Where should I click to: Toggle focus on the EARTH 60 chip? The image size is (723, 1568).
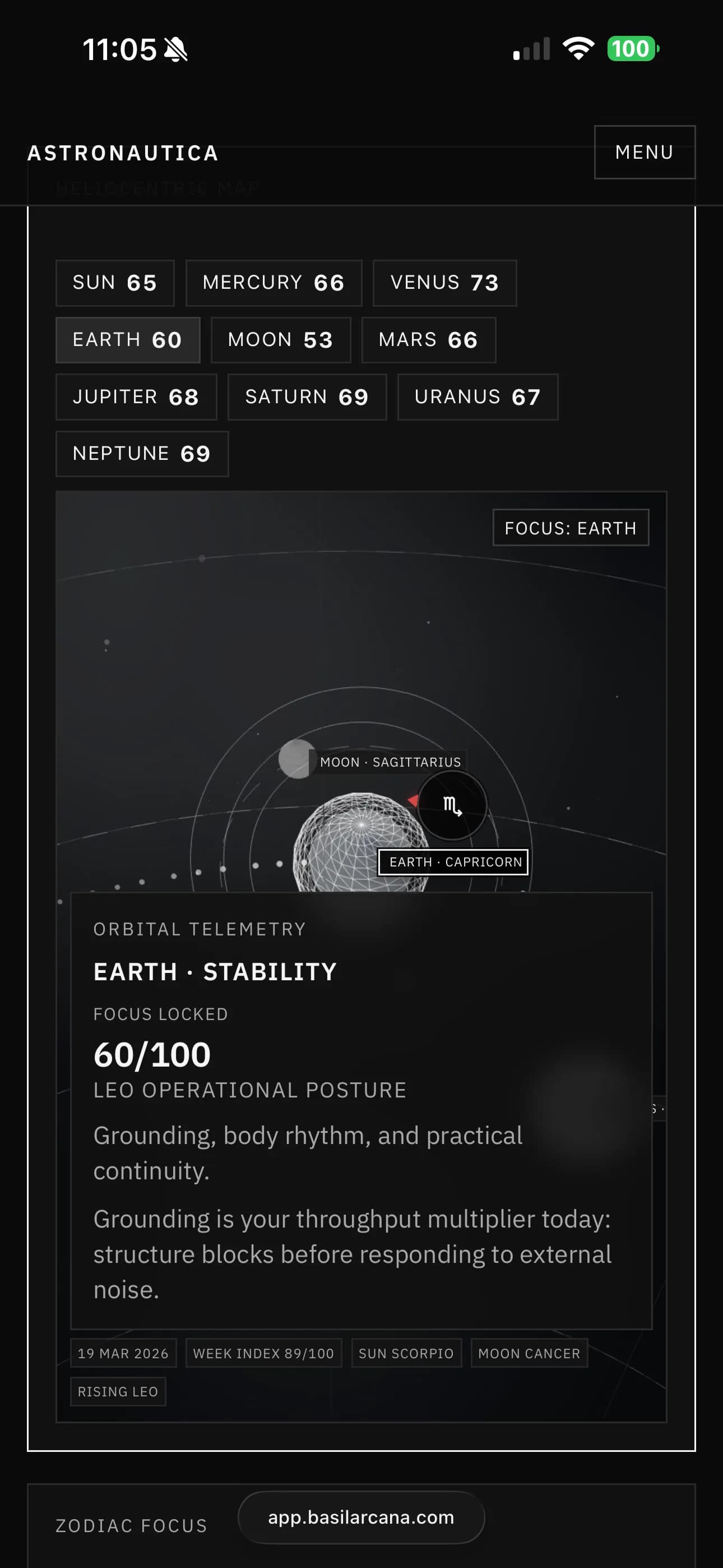128,340
